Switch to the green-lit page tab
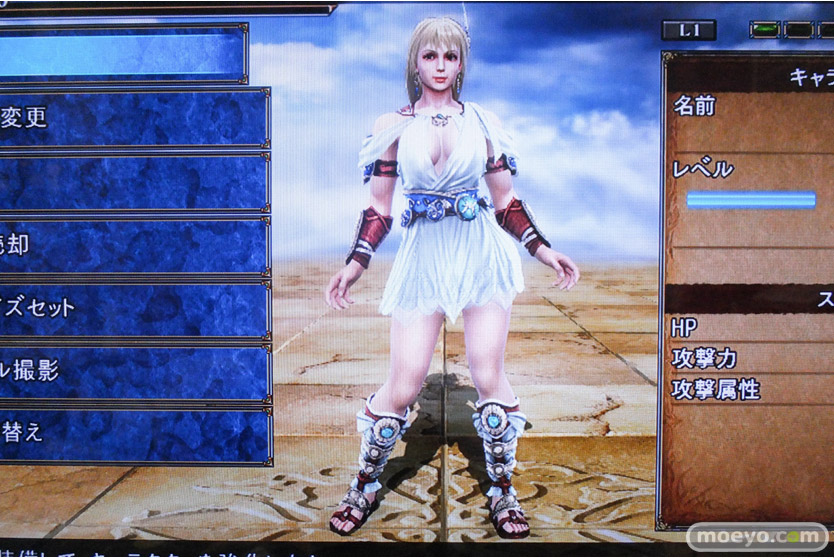Image resolution: width=834 pixels, height=558 pixels. (765, 30)
